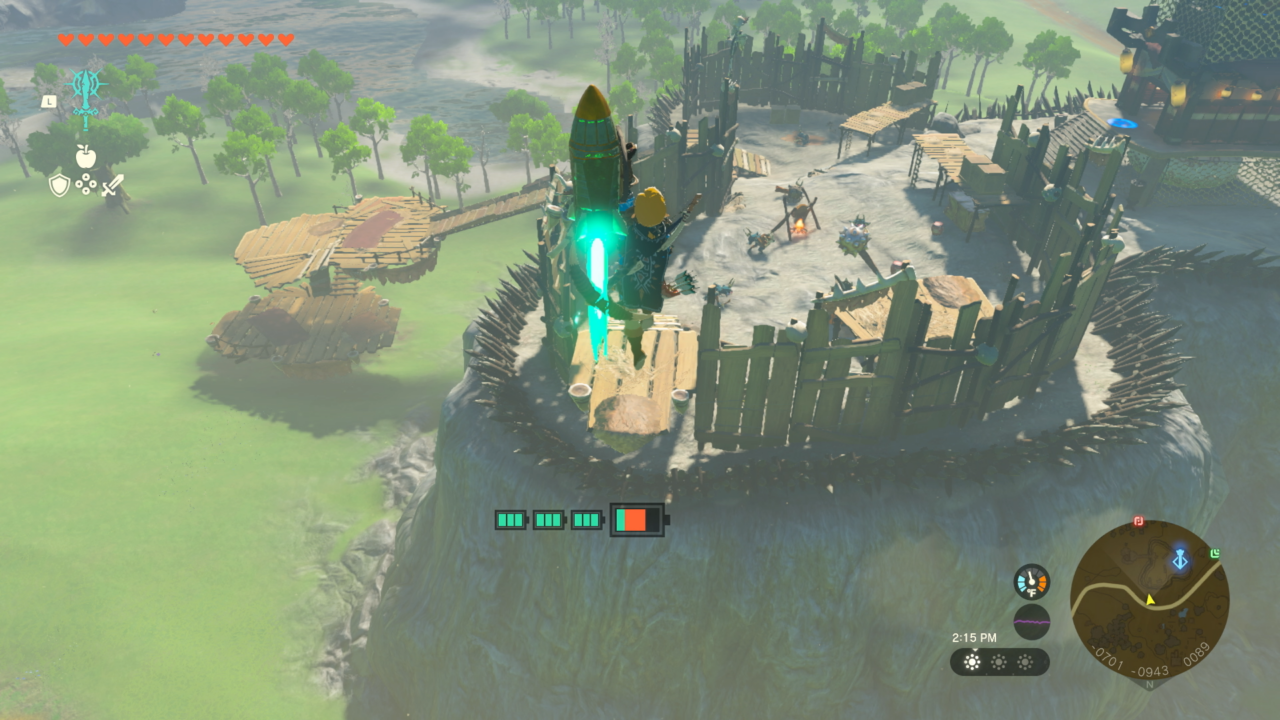This screenshot has height=720, width=1280.
Task: Toggle the third weather forecast icon
Action: (1024, 662)
